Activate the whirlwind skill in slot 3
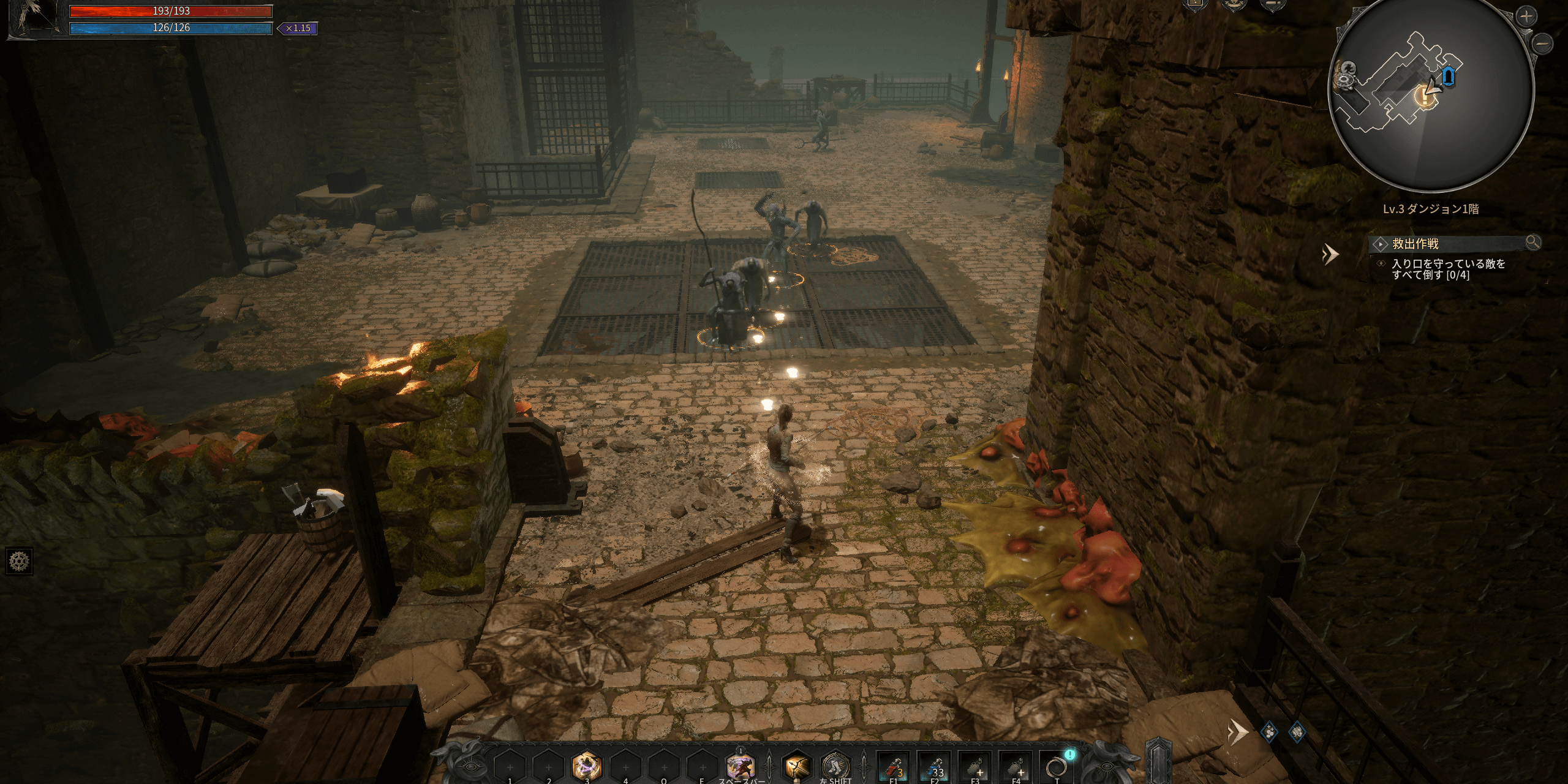The image size is (1568, 784). tap(587, 766)
